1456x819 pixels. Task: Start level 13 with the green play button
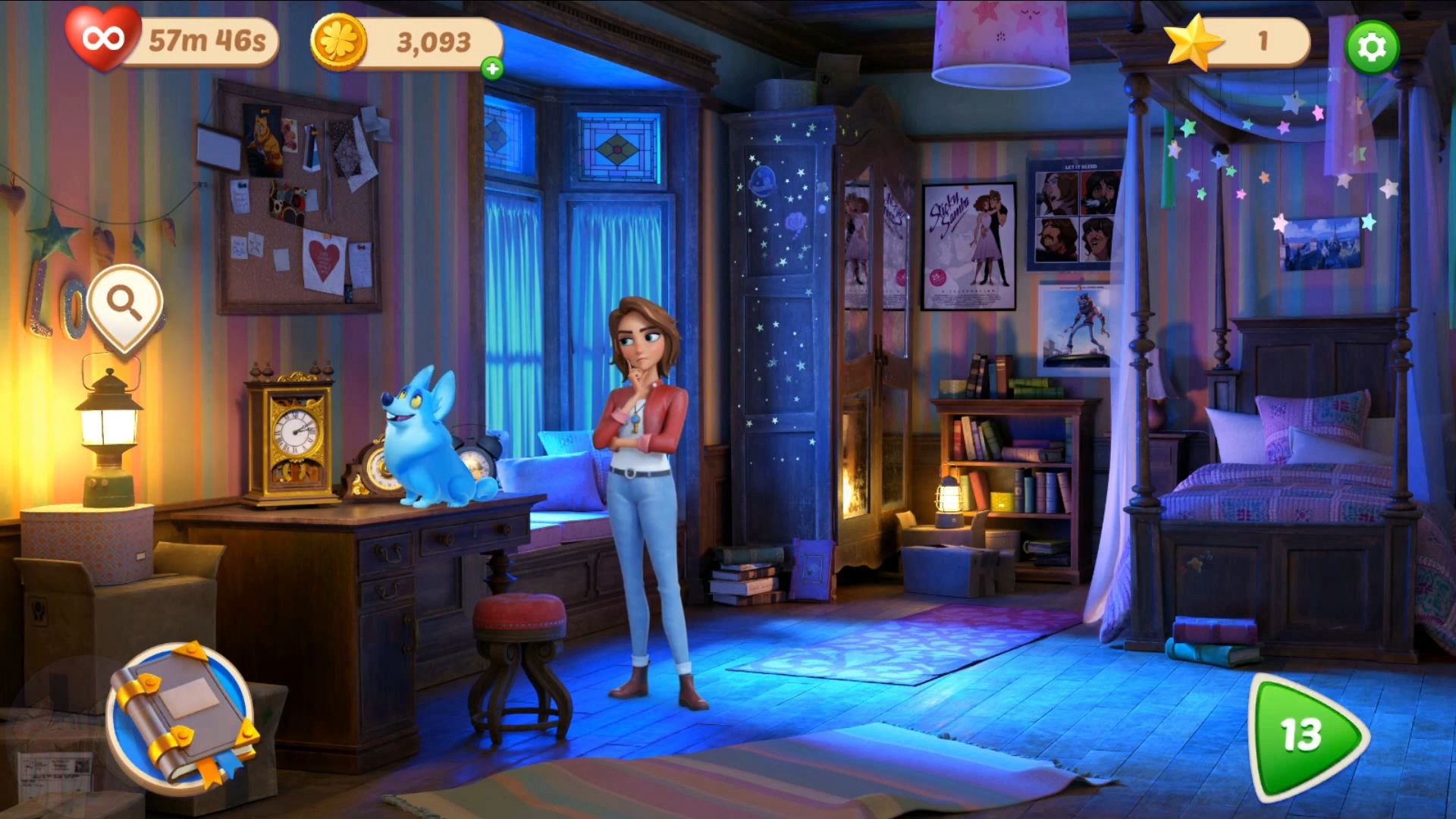pos(1303,734)
